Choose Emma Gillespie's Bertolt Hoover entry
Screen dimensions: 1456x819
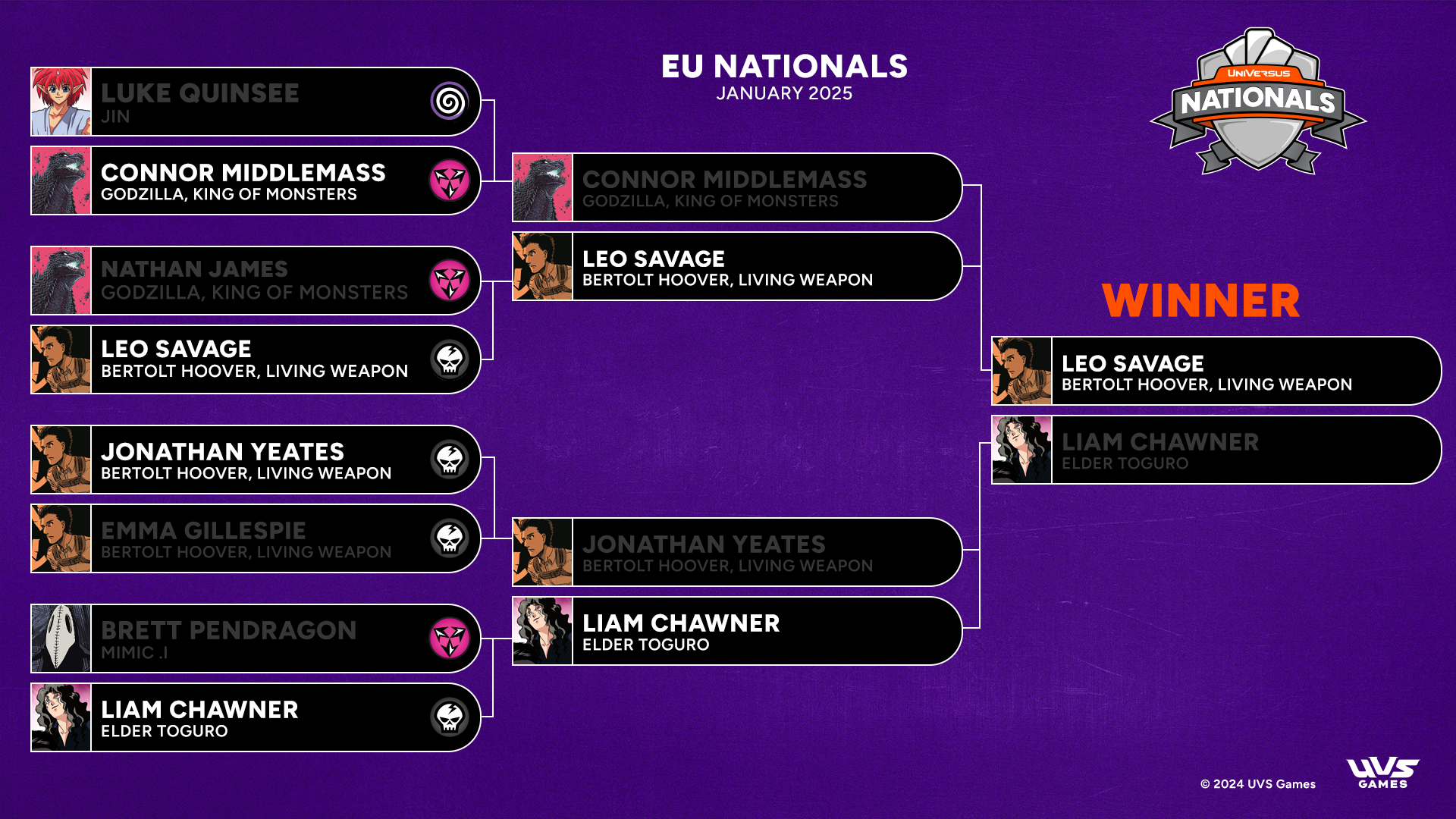tap(256, 538)
